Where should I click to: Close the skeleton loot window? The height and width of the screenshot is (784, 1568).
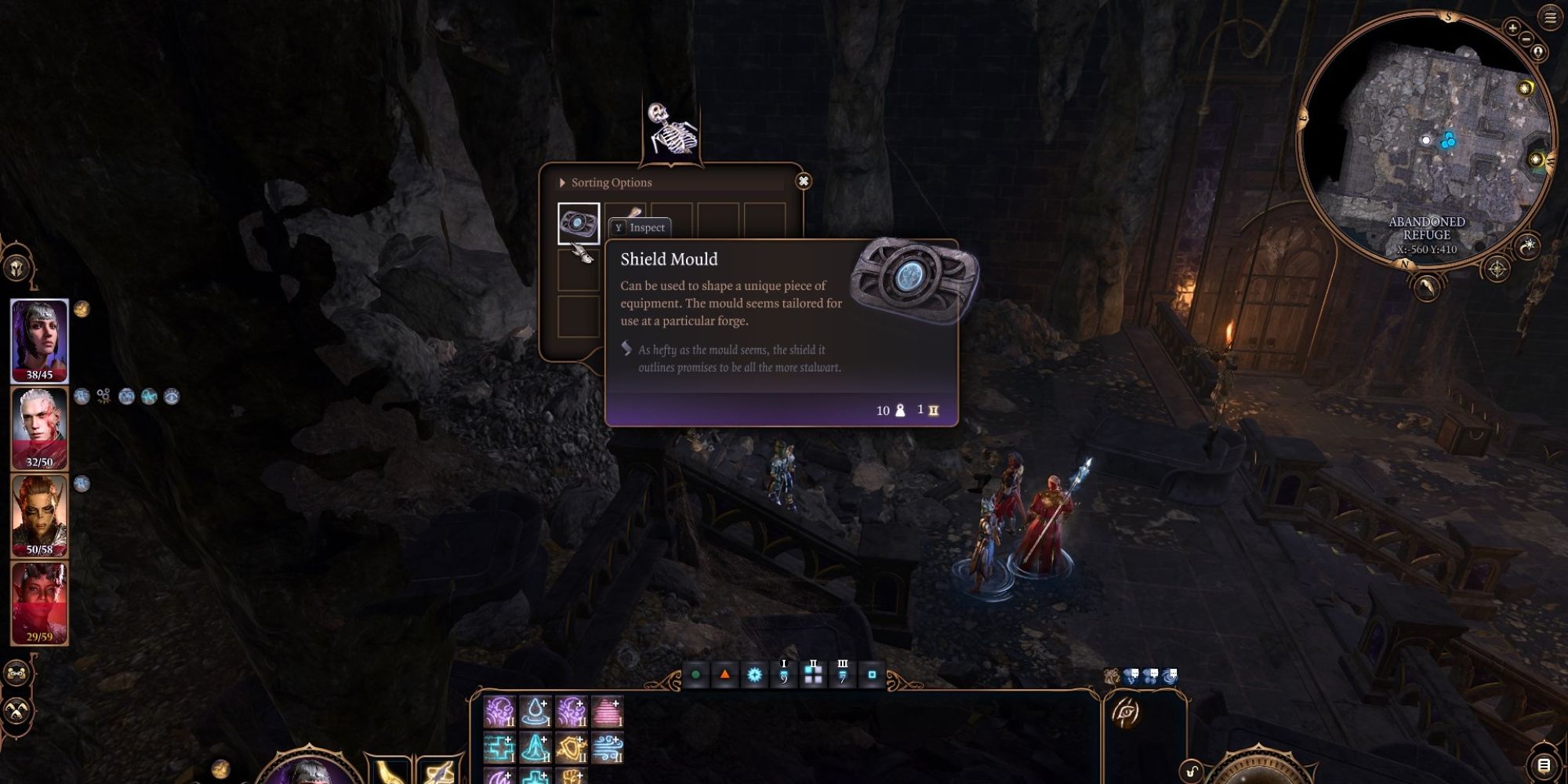(803, 181)
